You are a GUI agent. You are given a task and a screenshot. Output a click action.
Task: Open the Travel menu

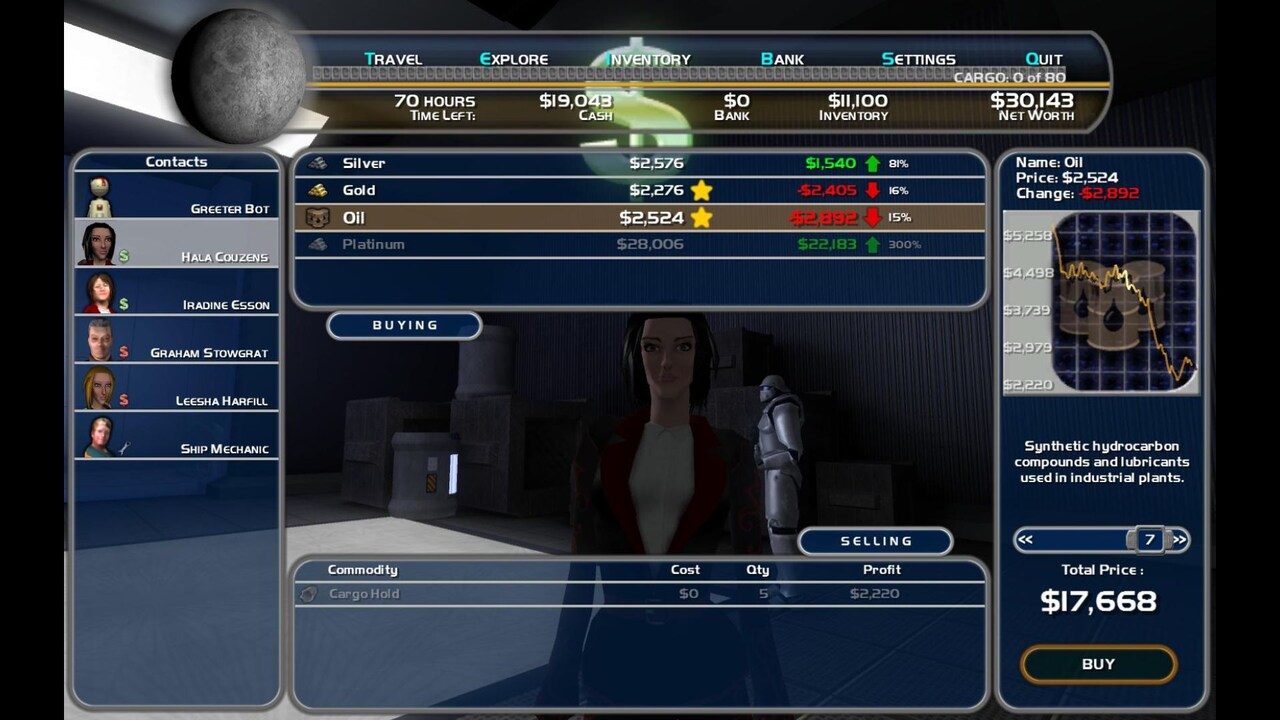392,59
